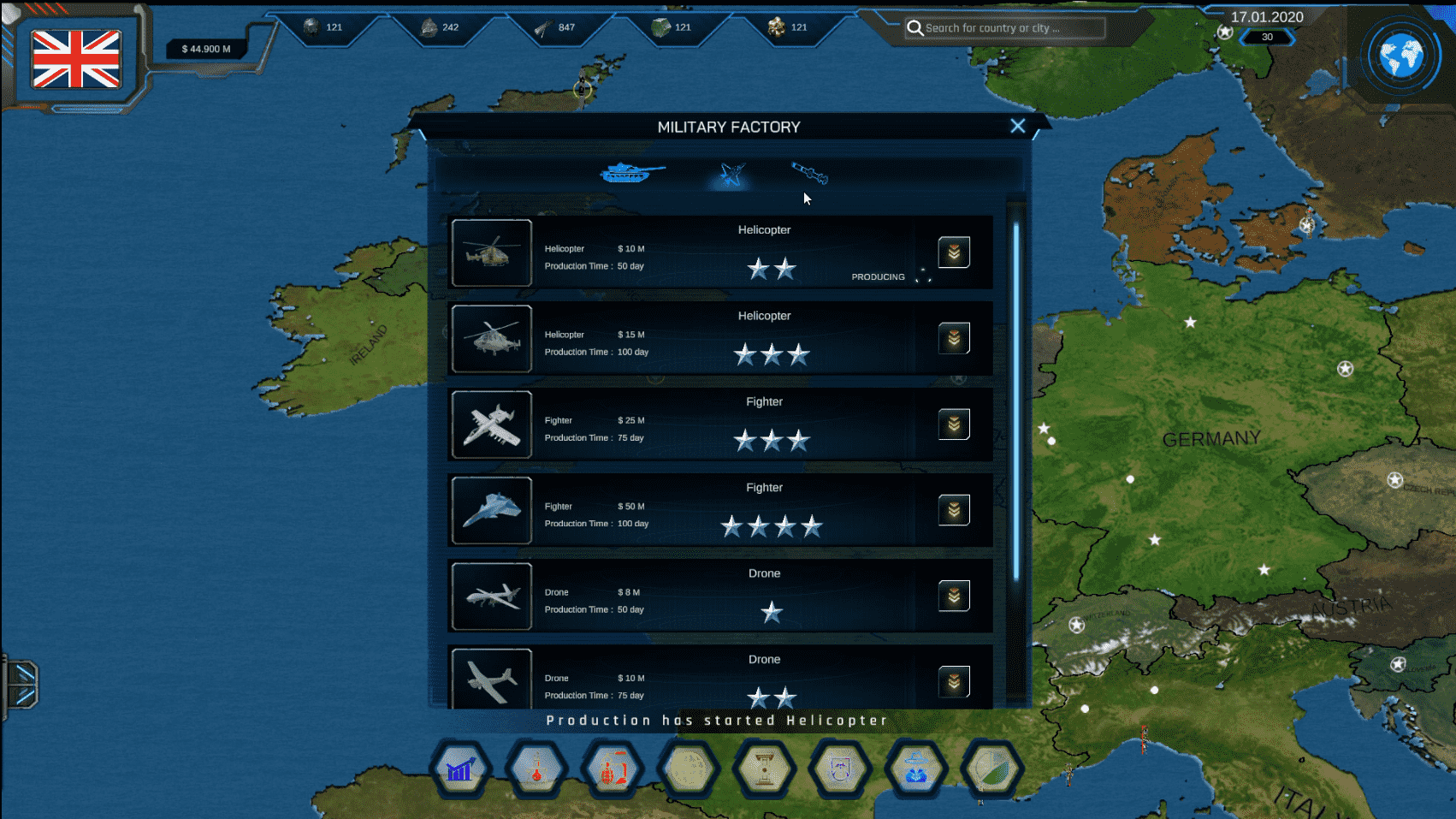This screenshot has height=819, width=1456.
Task: Produce the one-star $8 M Drone
Action: [x=954, y=596]
